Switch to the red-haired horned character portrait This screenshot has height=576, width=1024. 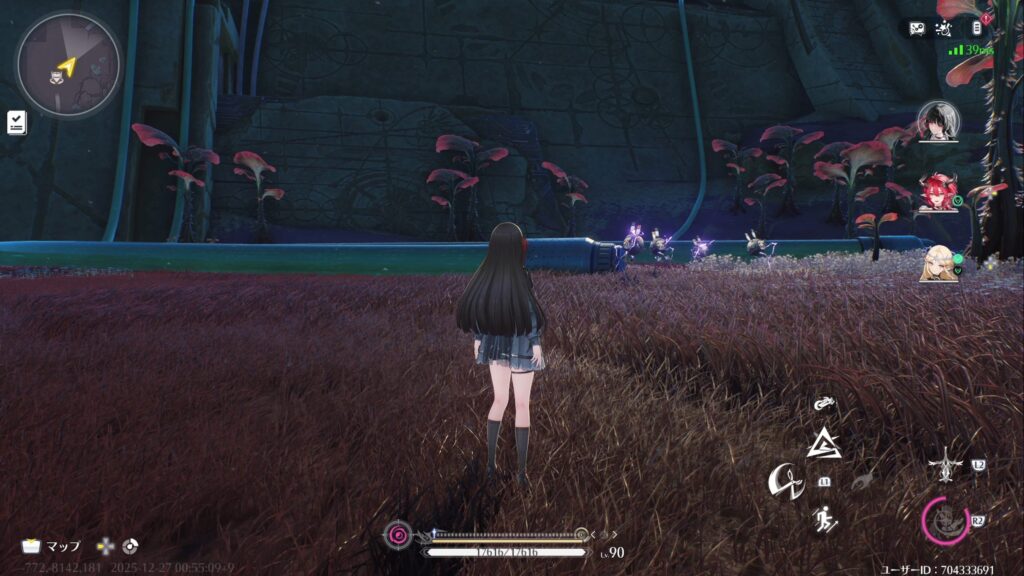[938, 191]
